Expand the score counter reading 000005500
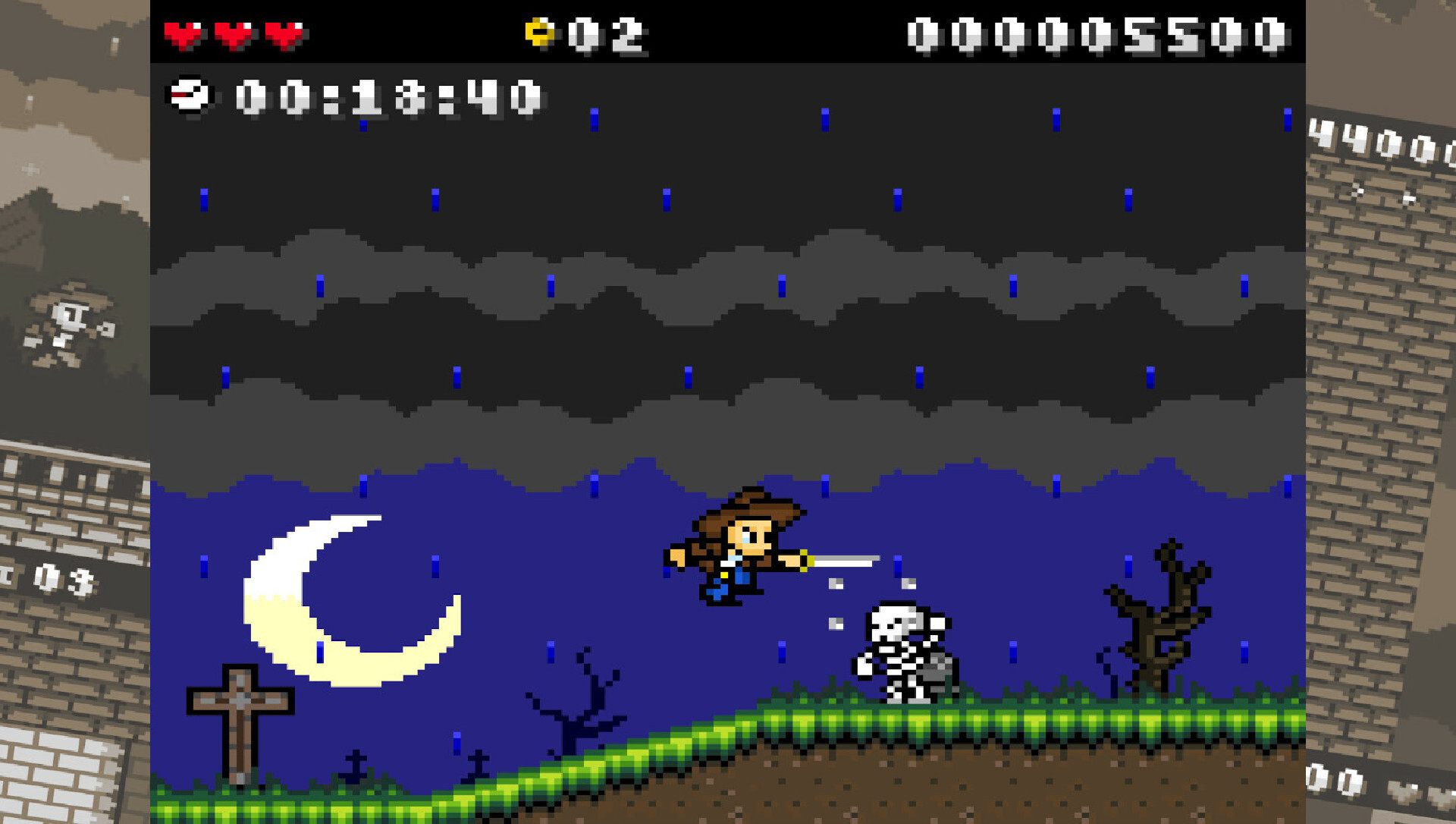 tap(1092, 32)
